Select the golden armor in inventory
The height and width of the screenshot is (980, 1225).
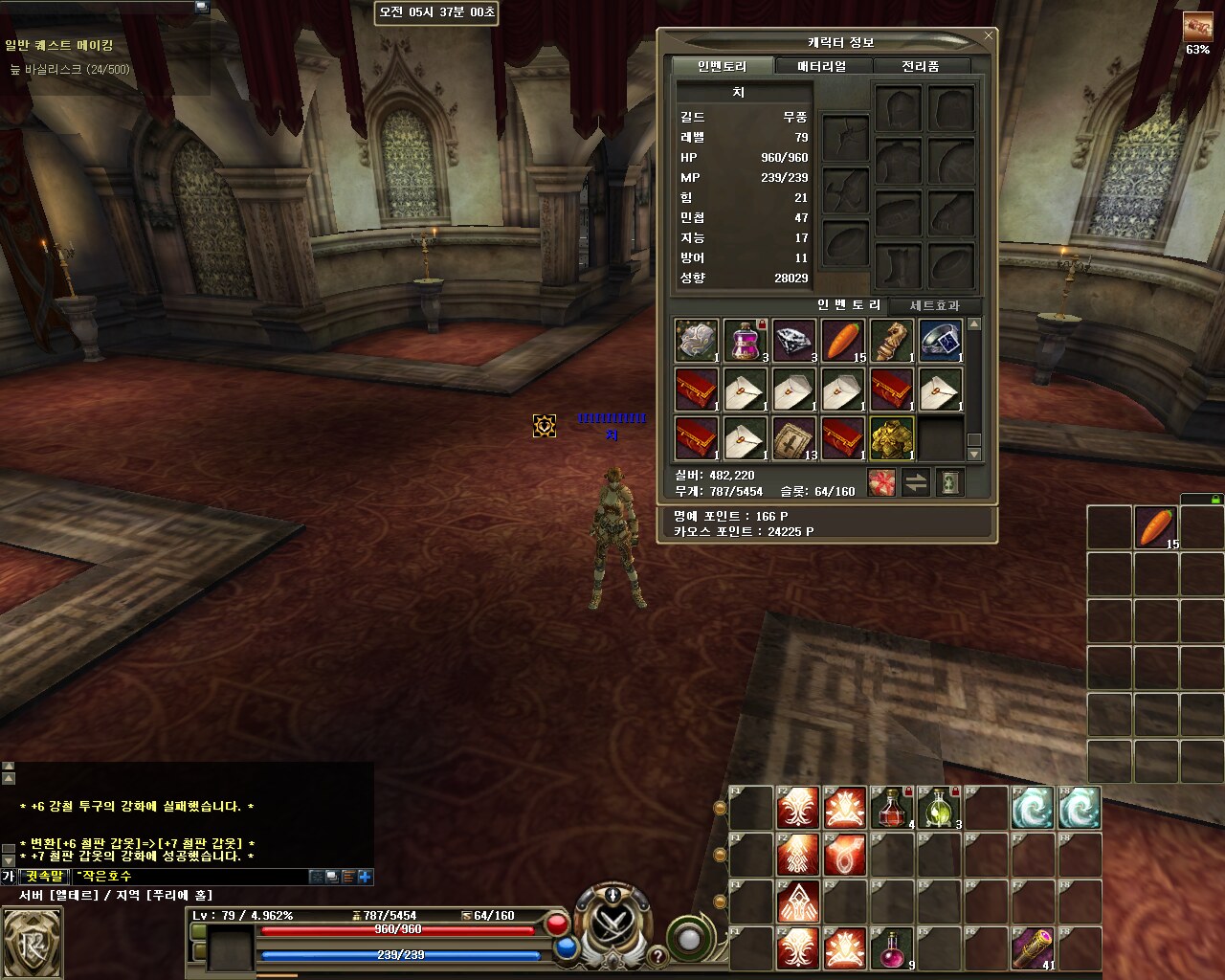click(x=892, y=438)
